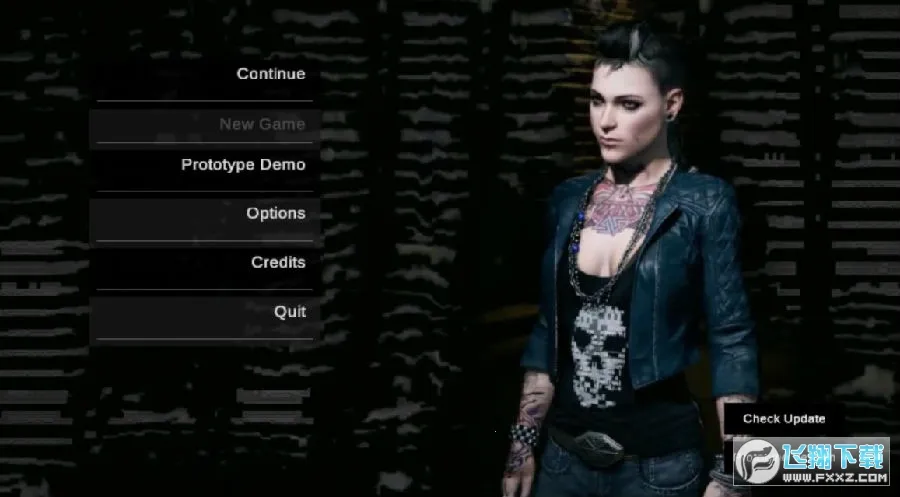The width and height of the screenshot is (900, 497).
Task: Open the Options menu
Action: pos(275,213)
